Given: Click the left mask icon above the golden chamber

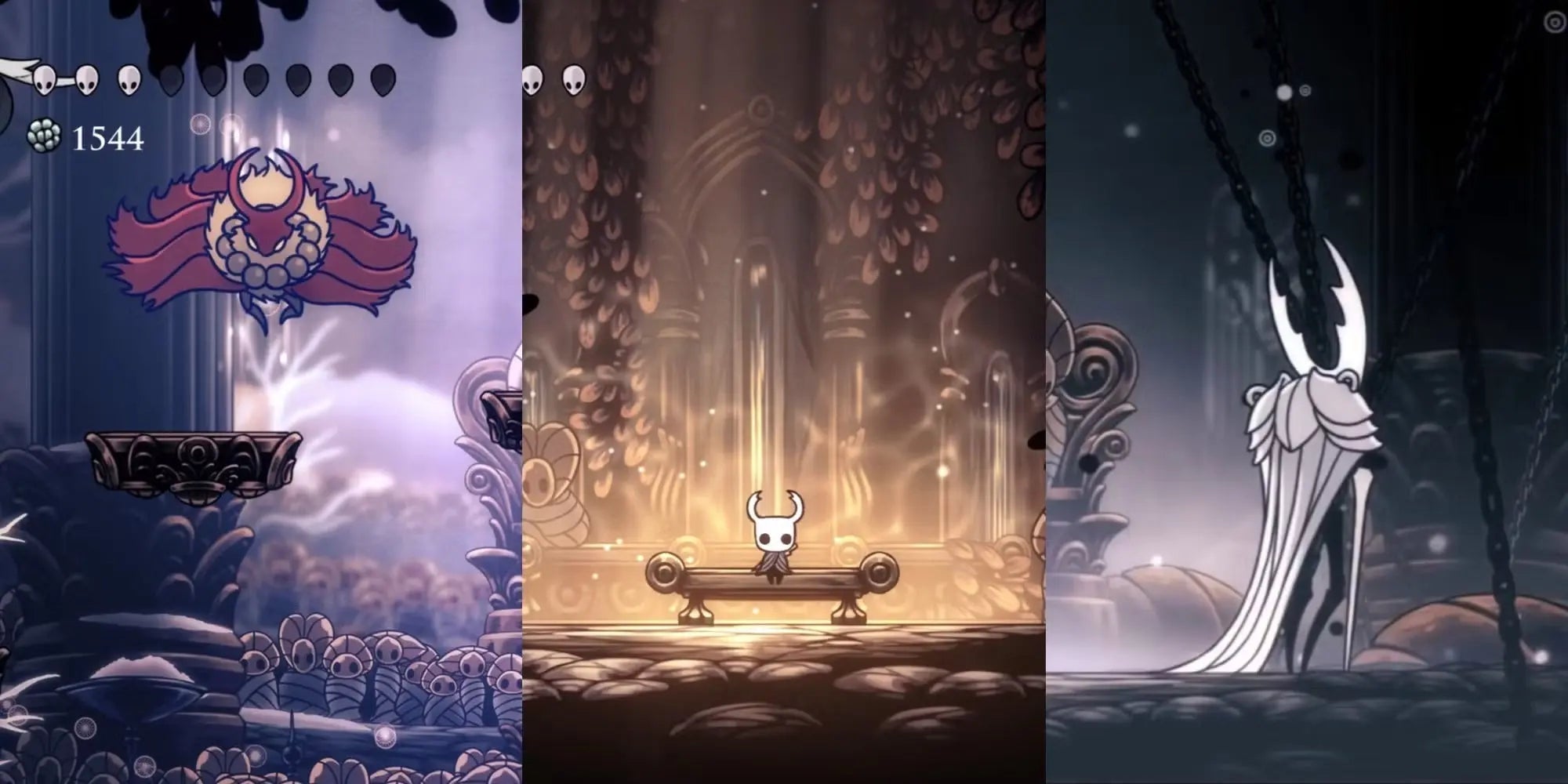Looking at the screenshot, I should click(x=532, y=81).
